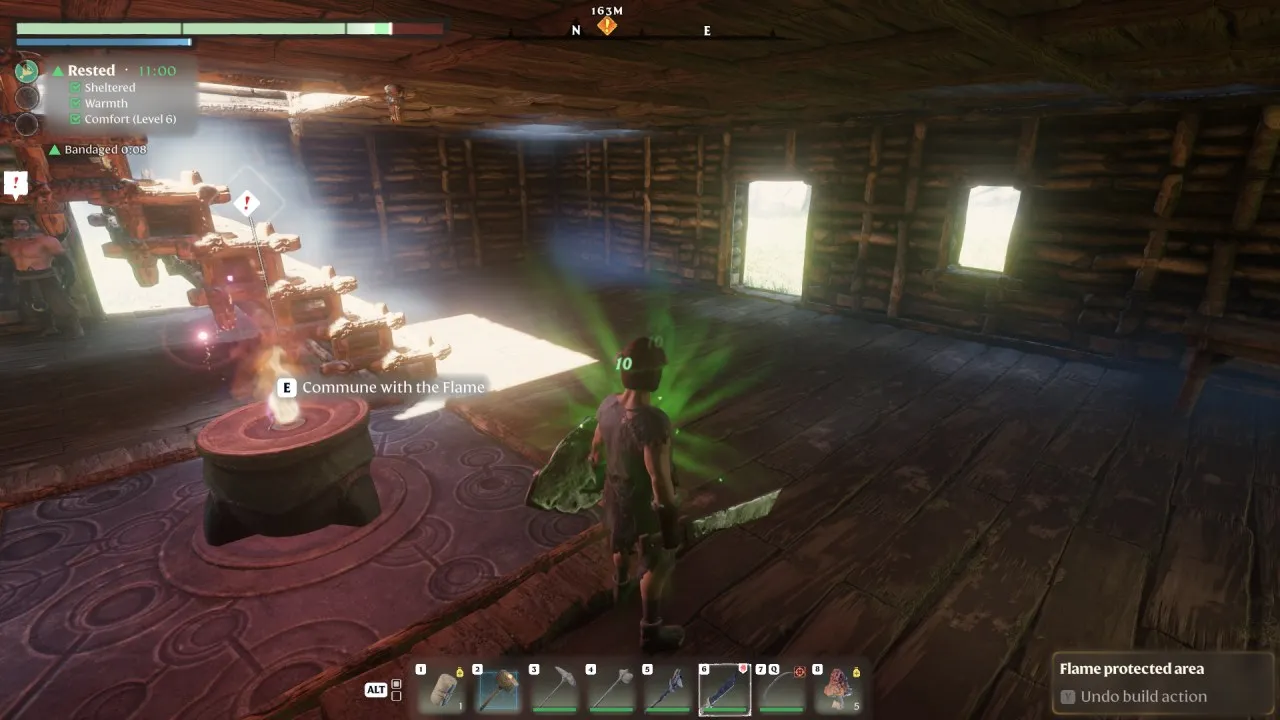Image resolution: width=1280 pixels, height=720 pixels.
Task: Choose the axe in hotbar slot 4
Action: pos(610,689)
